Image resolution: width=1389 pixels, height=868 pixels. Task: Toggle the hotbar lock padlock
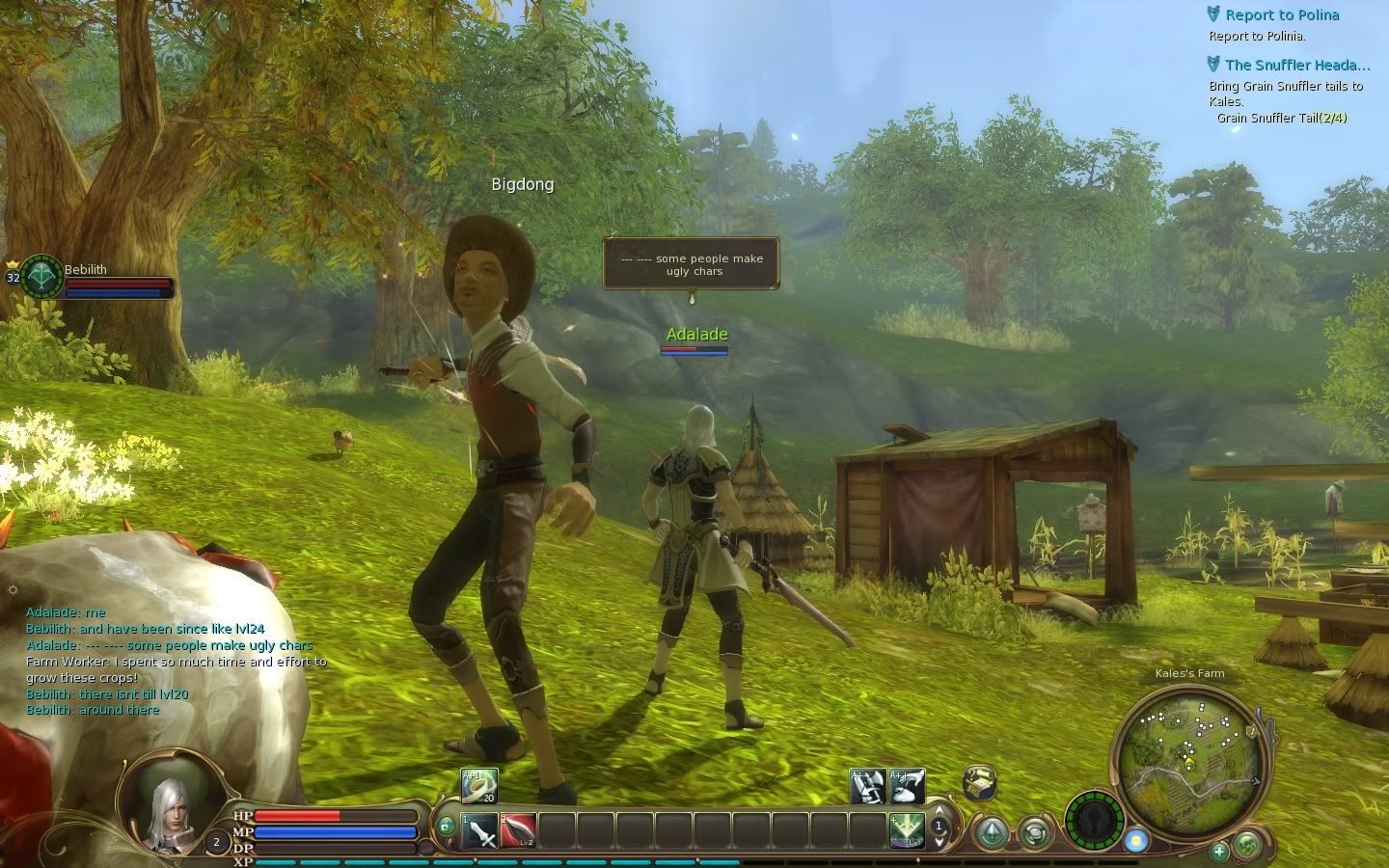444,827
